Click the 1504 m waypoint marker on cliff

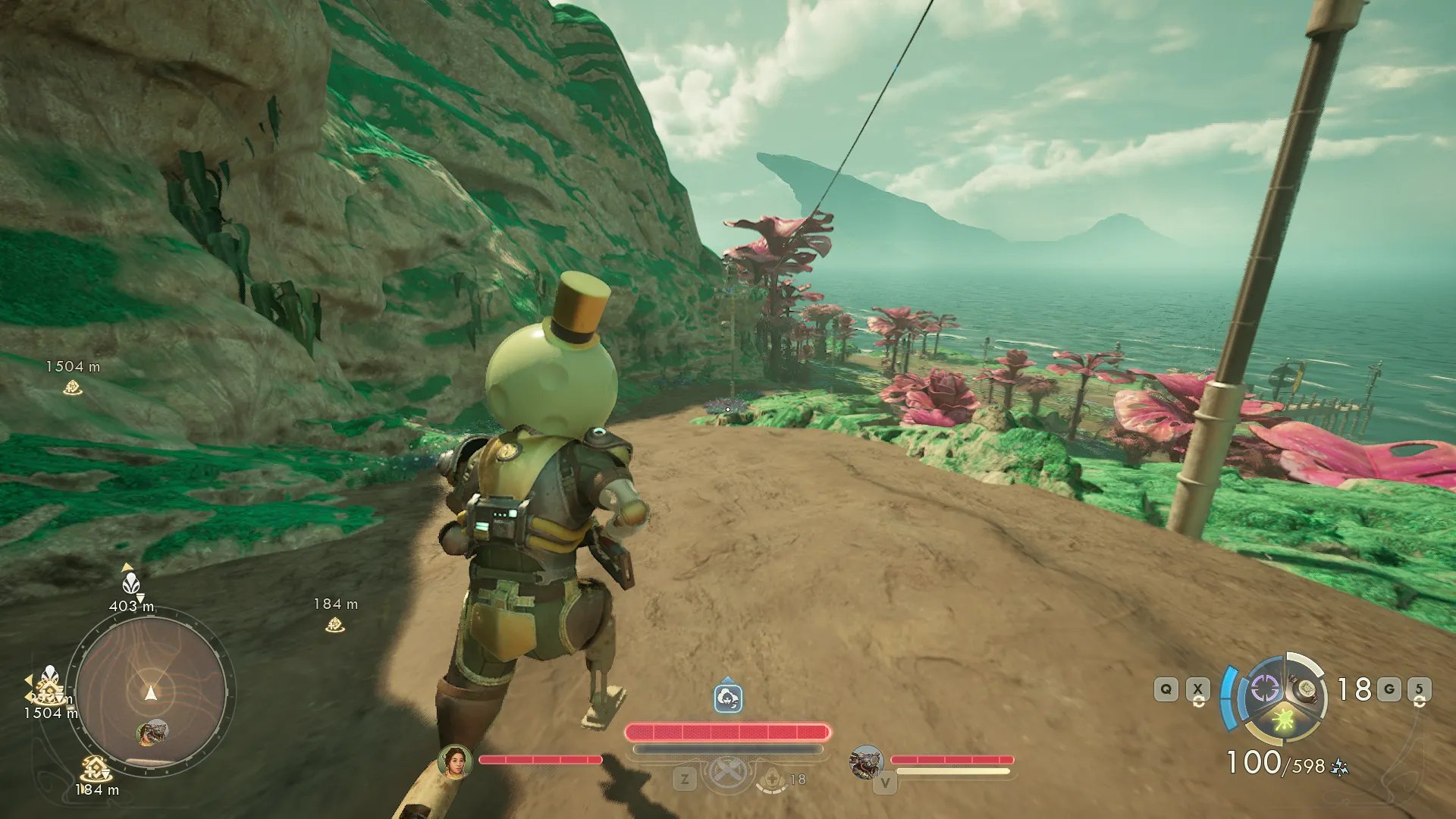tap(72, 388)
